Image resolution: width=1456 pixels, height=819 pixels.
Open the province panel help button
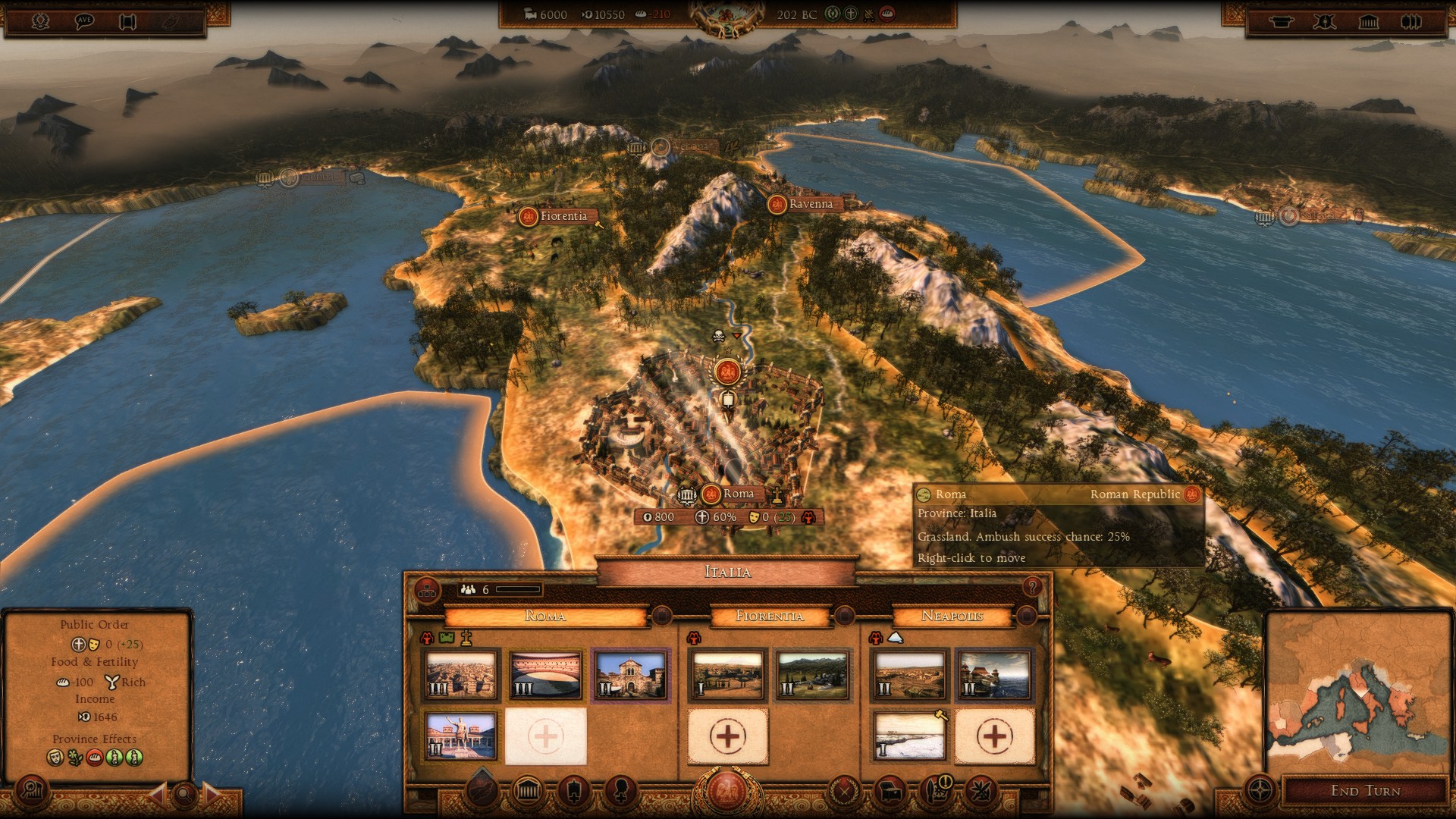coord(1031,587)
